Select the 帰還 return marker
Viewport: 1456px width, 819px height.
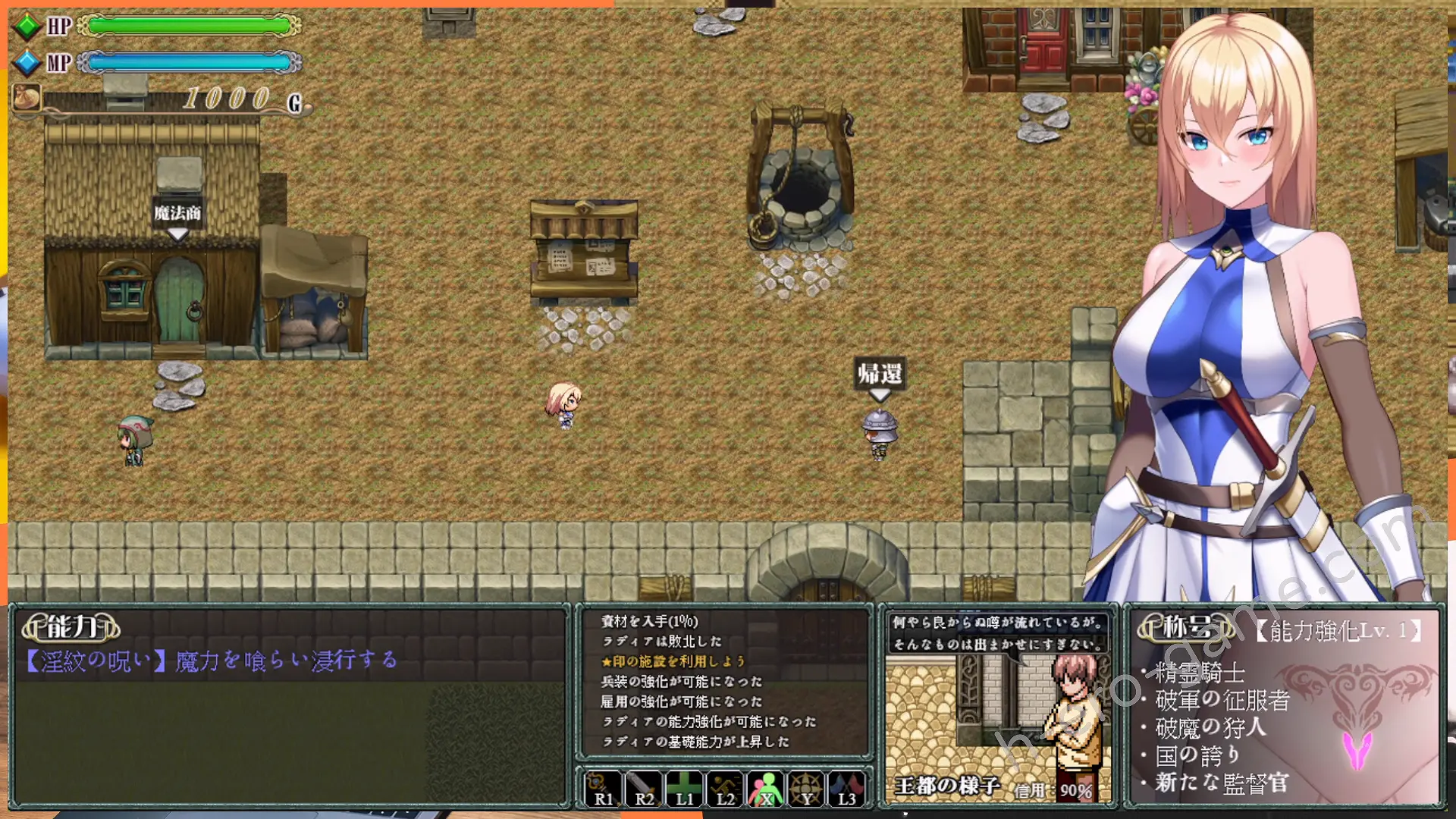(880, 374)
